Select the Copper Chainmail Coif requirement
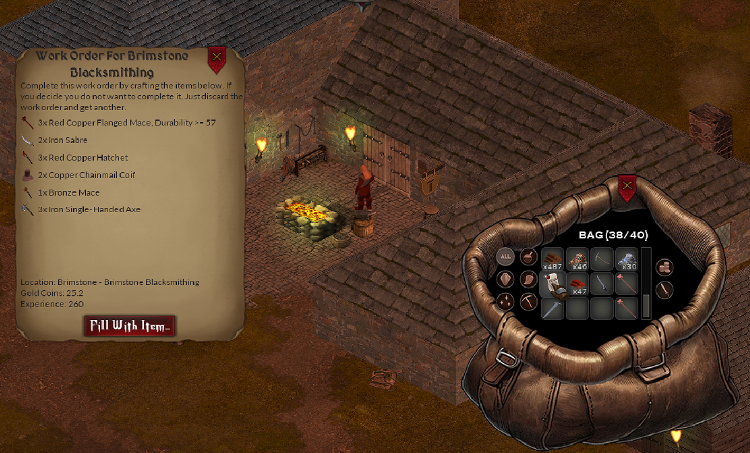 pos(85,174)
